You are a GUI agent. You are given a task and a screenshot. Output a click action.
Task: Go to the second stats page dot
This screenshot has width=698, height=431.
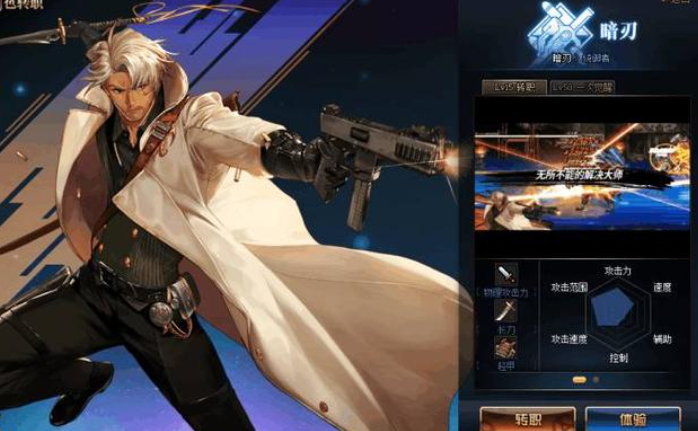click(x=596, y=380)
